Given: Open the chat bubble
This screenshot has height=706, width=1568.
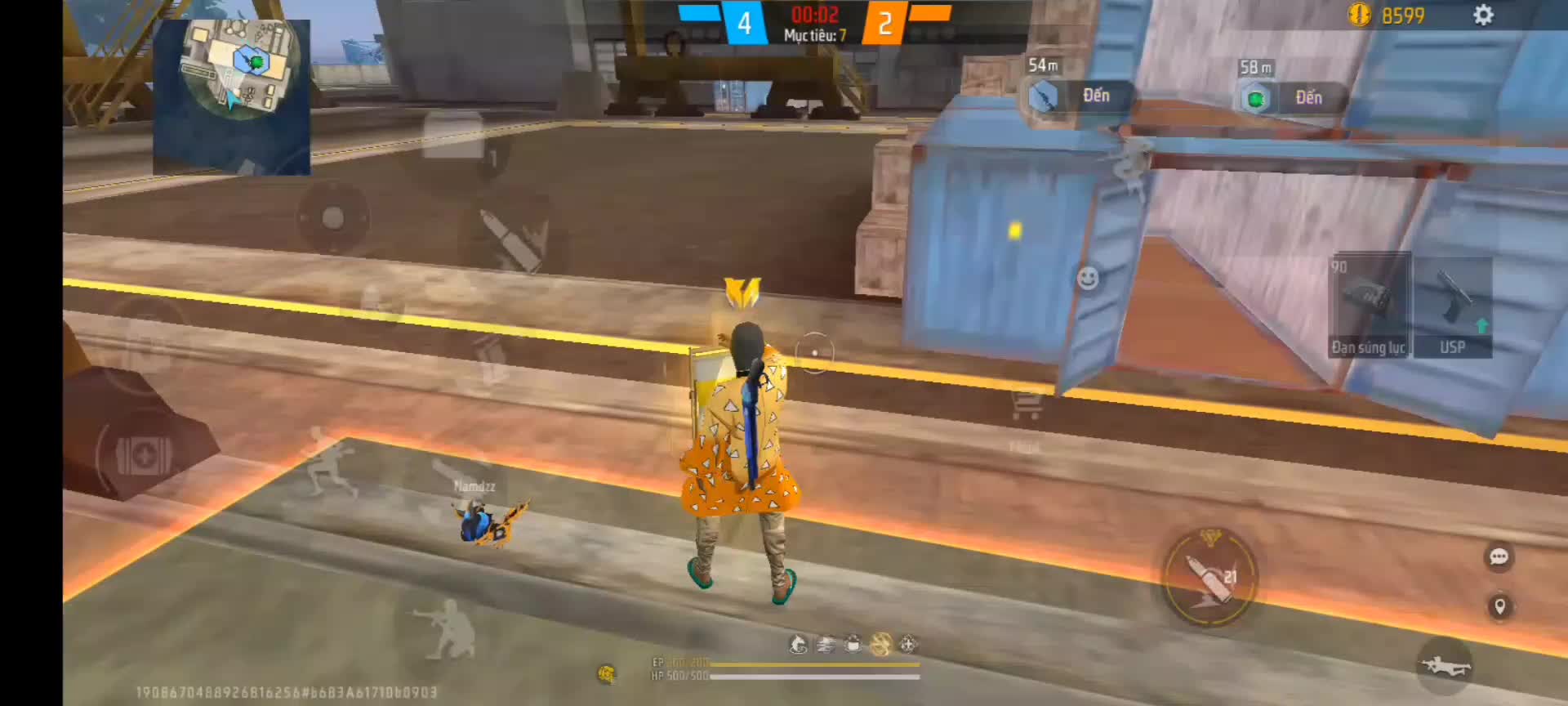Looking at the screenshot, I should coord(1499,557).
